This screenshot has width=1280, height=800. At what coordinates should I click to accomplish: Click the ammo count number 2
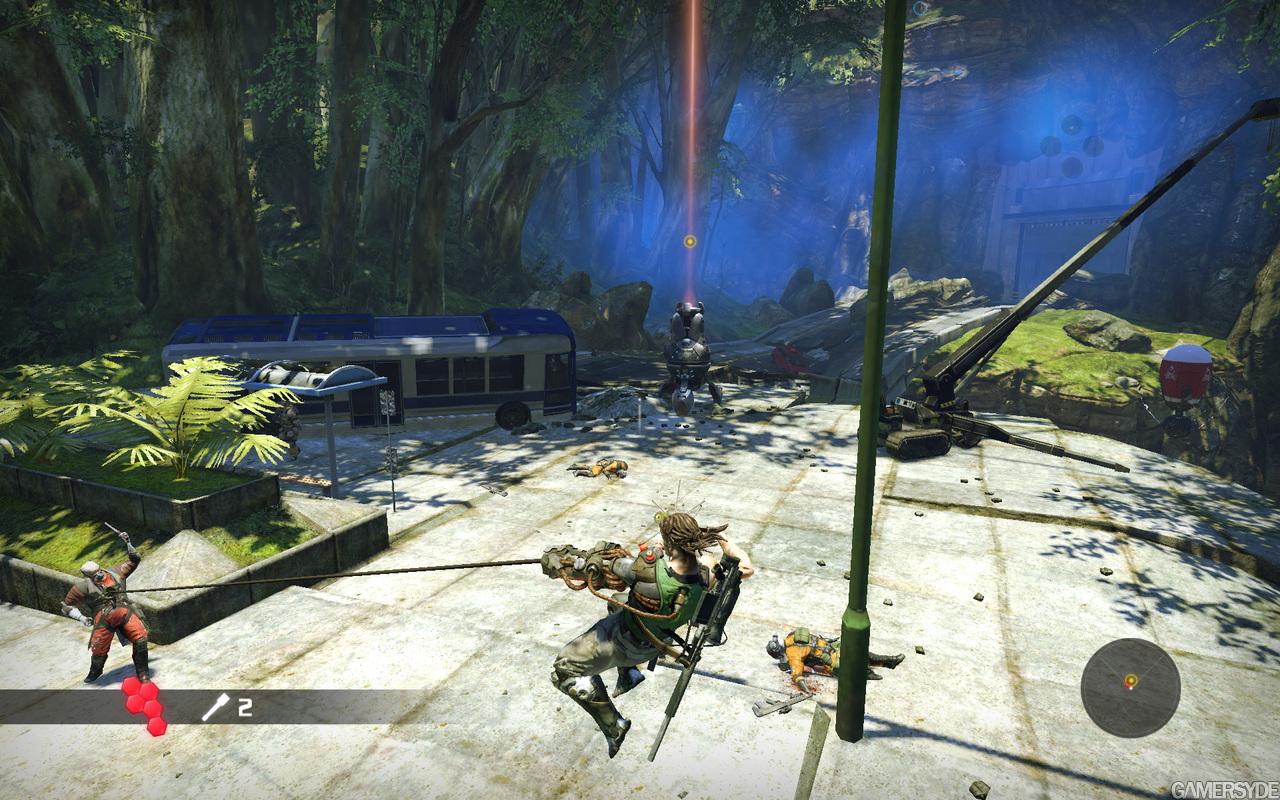[245, 707]
